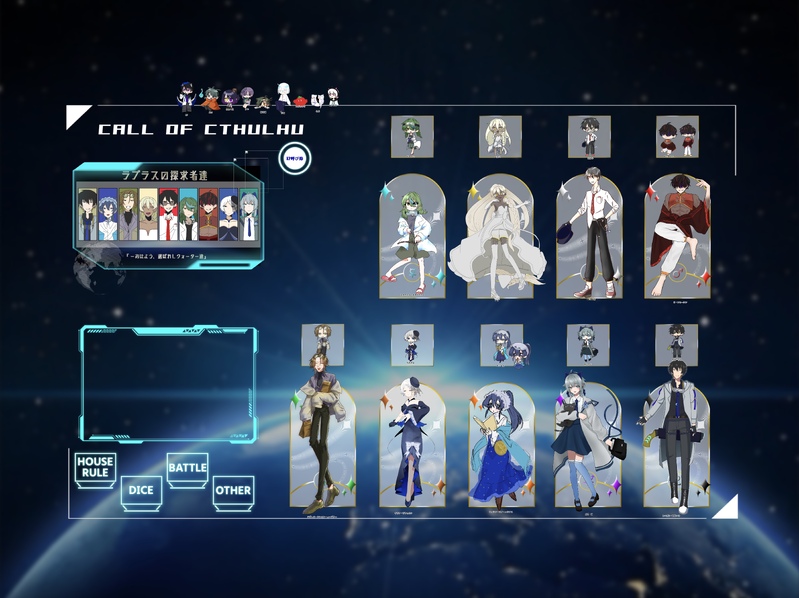
Task: Open the OTHER panel
Action: pos(233,490)
